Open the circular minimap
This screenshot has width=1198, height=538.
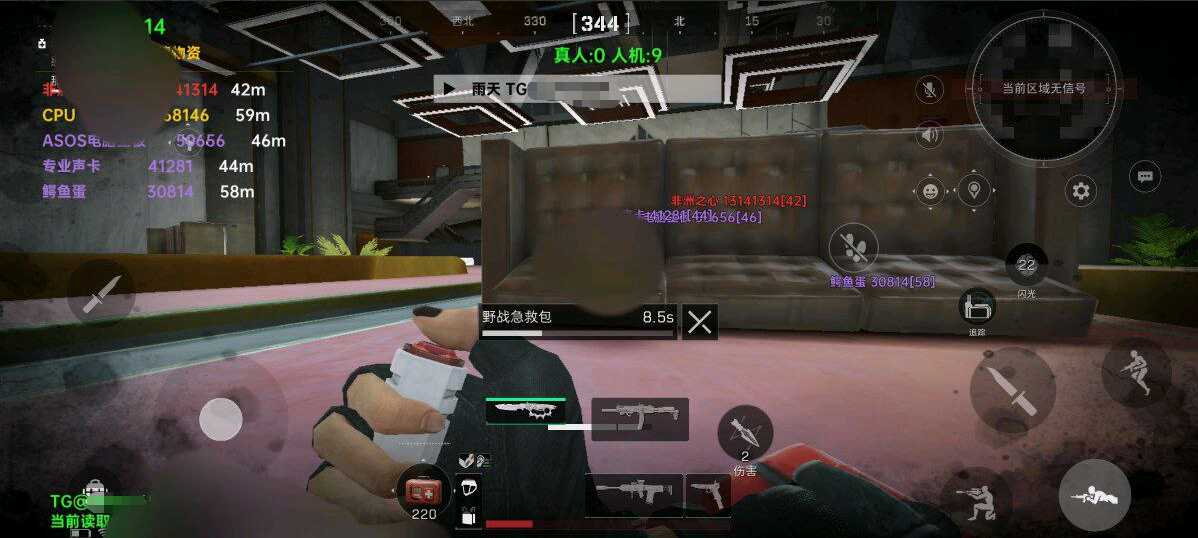pyautogui.click(x=1043, y=87)
